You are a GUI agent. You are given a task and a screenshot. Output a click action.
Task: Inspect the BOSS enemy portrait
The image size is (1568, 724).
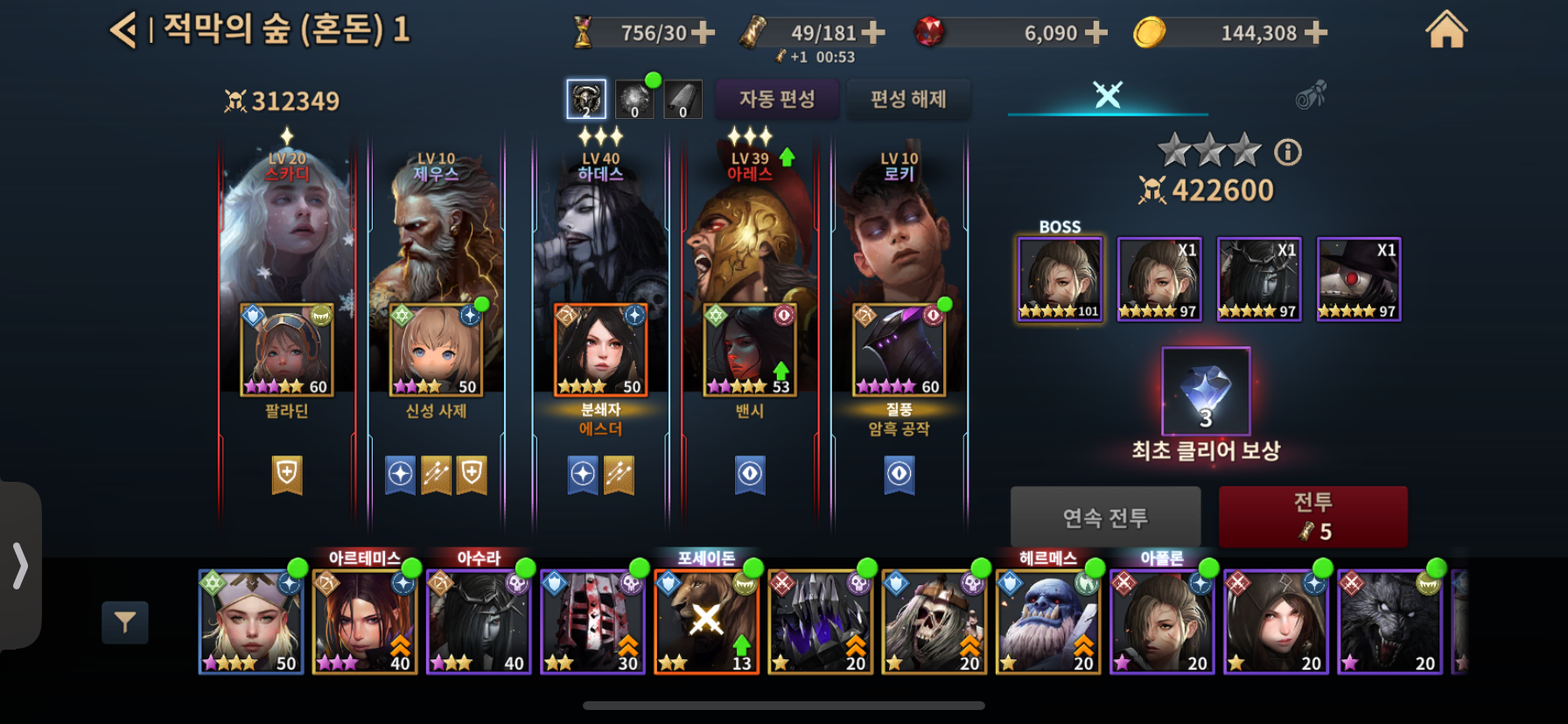(x=1060, y=280)
